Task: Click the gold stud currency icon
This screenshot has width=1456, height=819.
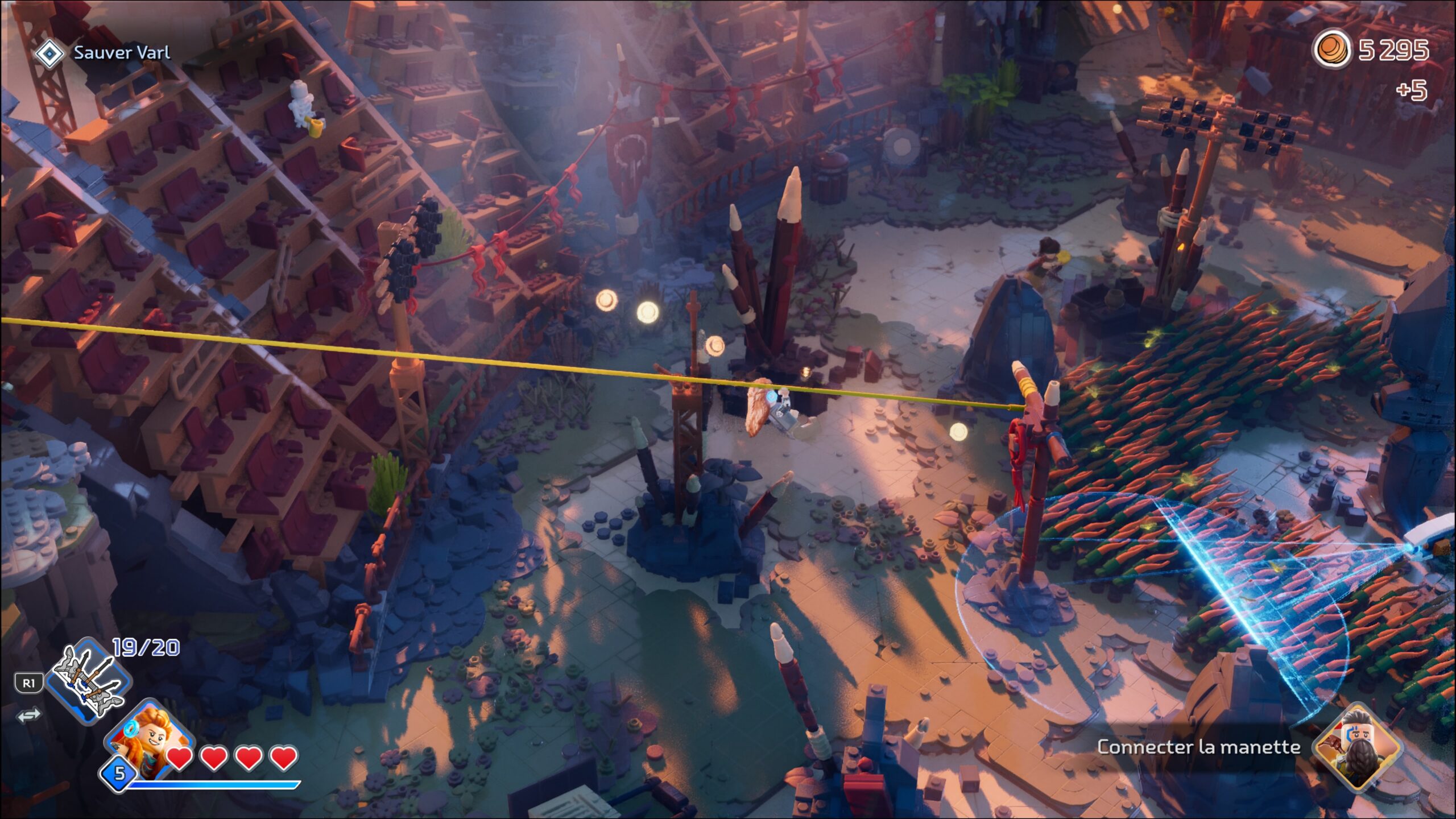Action: [1331, 50]
